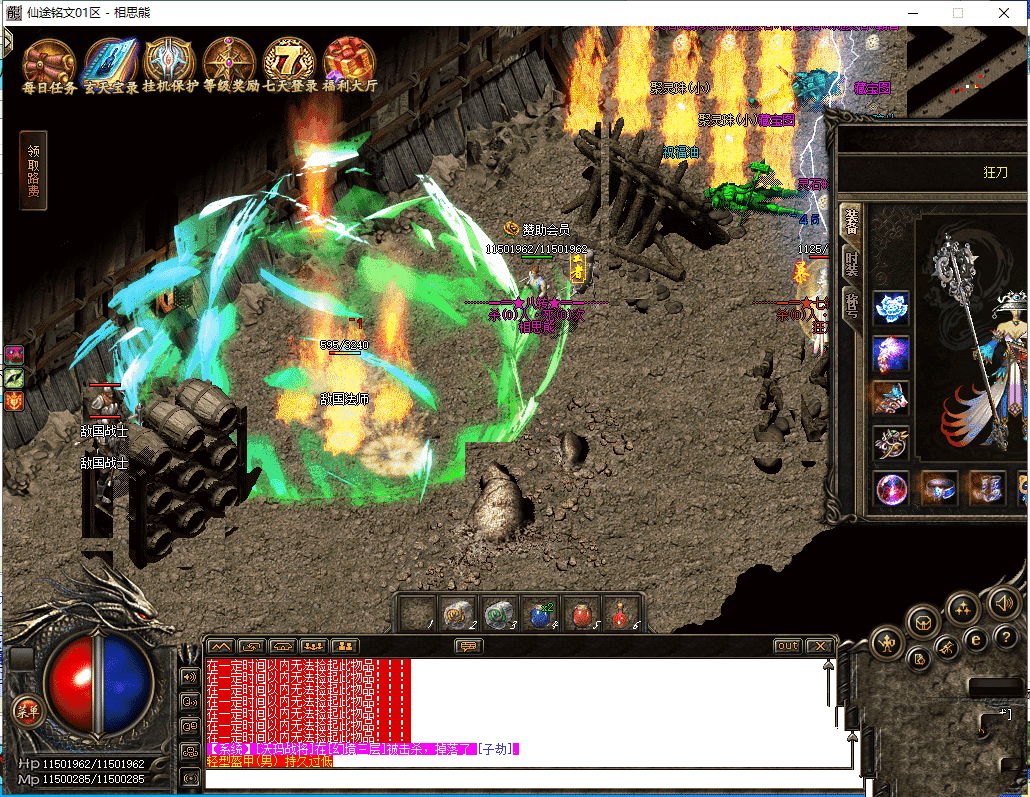This screenshot has height=797, width=1030.
Task: Open the 每日任务 daily quest icon
Action: pos(49,63)
